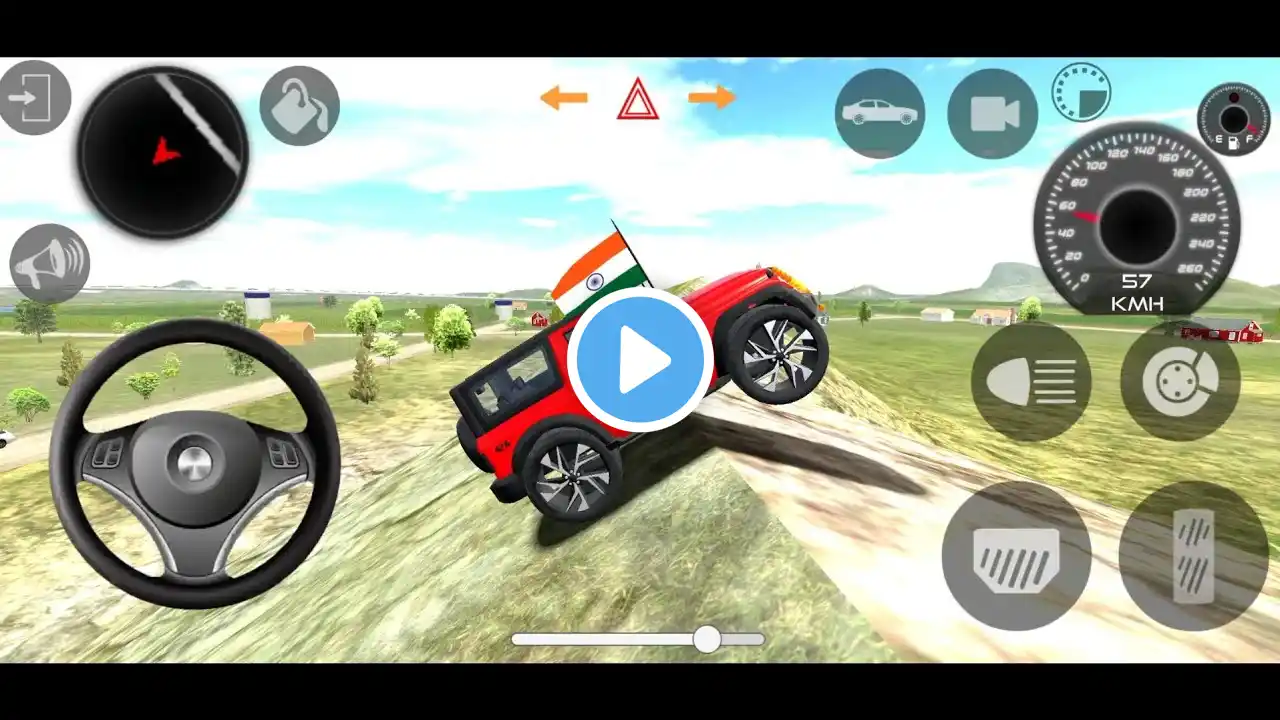Screen dimensions: 1280x720
Task: Play the video with the blue play button
Action: pyautogui.click(x=640, y=360)
